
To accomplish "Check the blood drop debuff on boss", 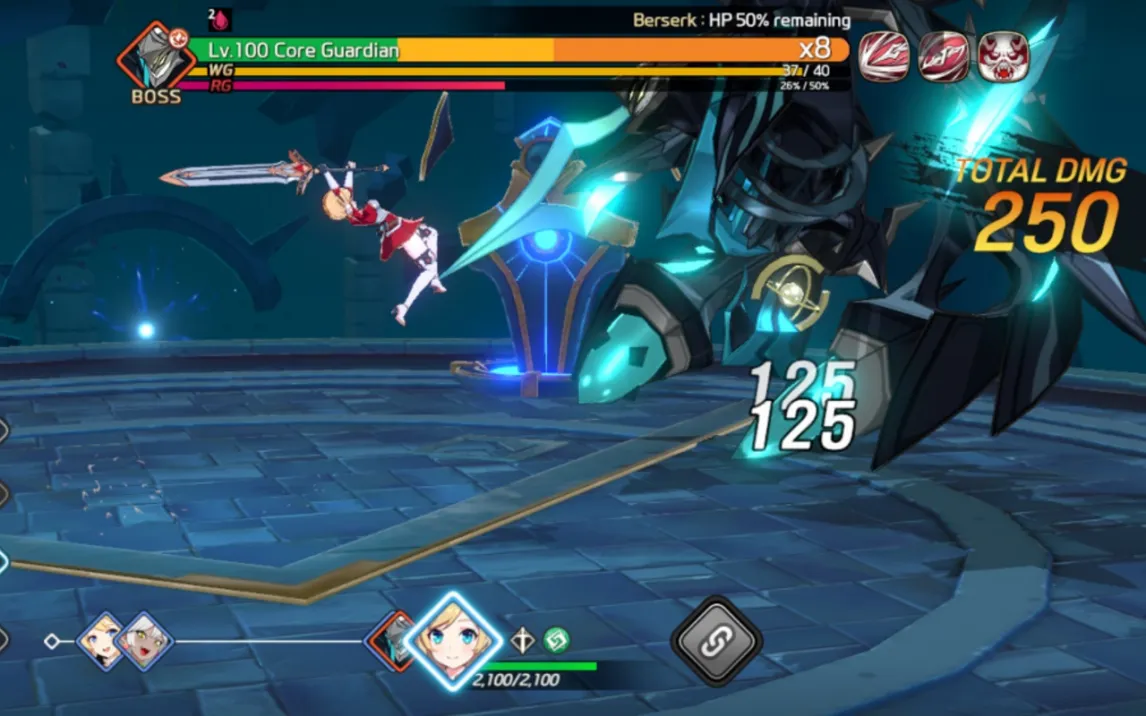I will point(221,19).
